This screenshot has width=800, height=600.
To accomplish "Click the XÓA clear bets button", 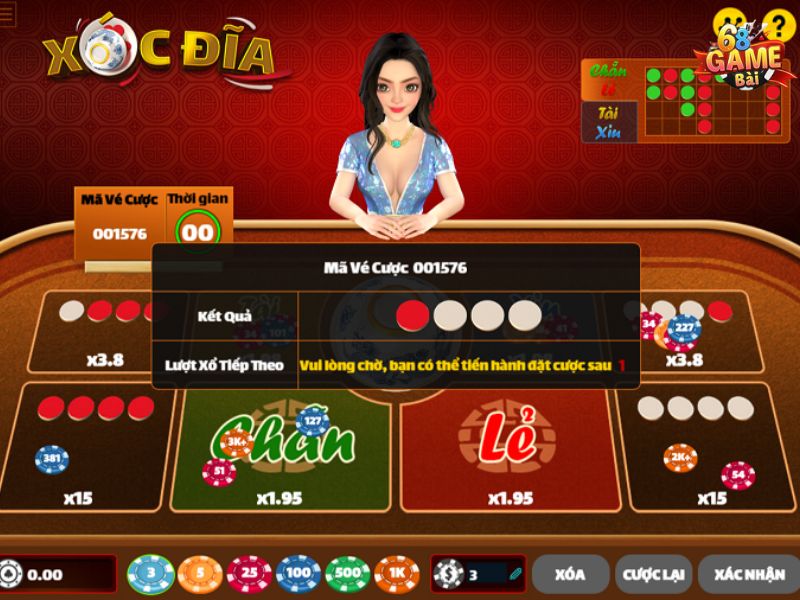I will pos(570,574).
